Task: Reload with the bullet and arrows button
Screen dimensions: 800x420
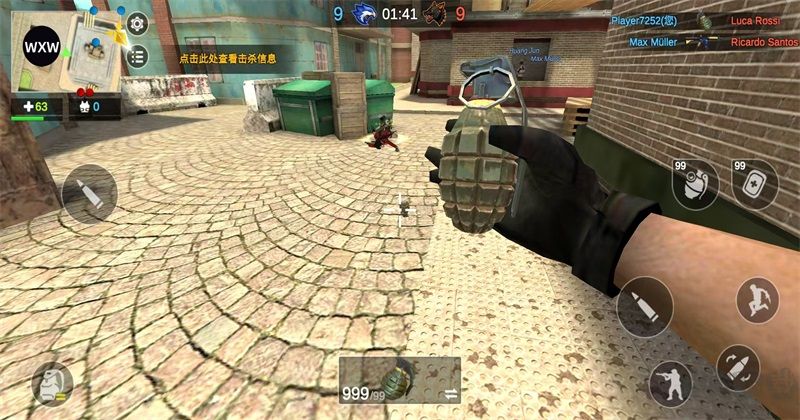Action: 739,367
